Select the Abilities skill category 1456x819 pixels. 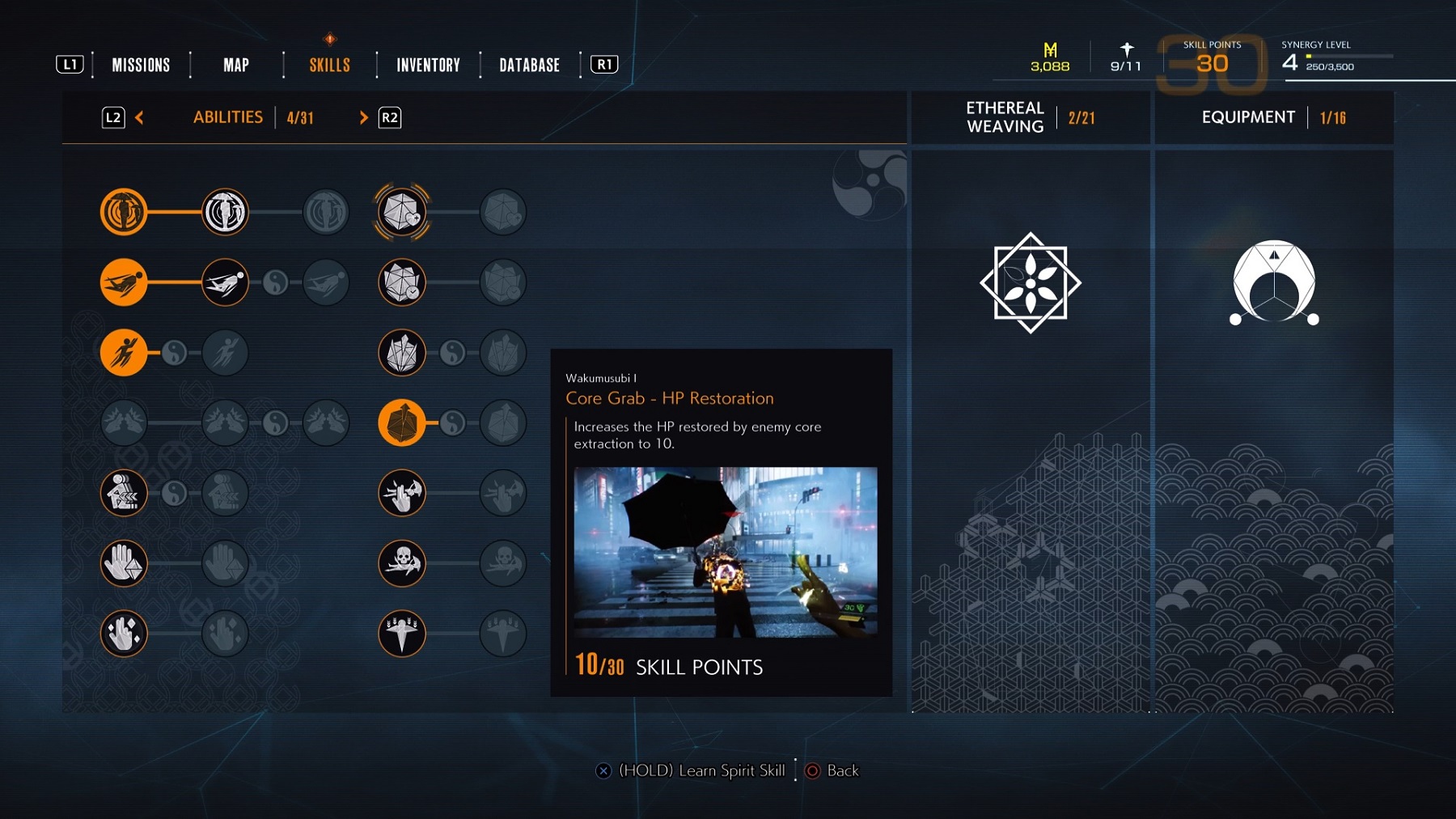pos(228,117)
